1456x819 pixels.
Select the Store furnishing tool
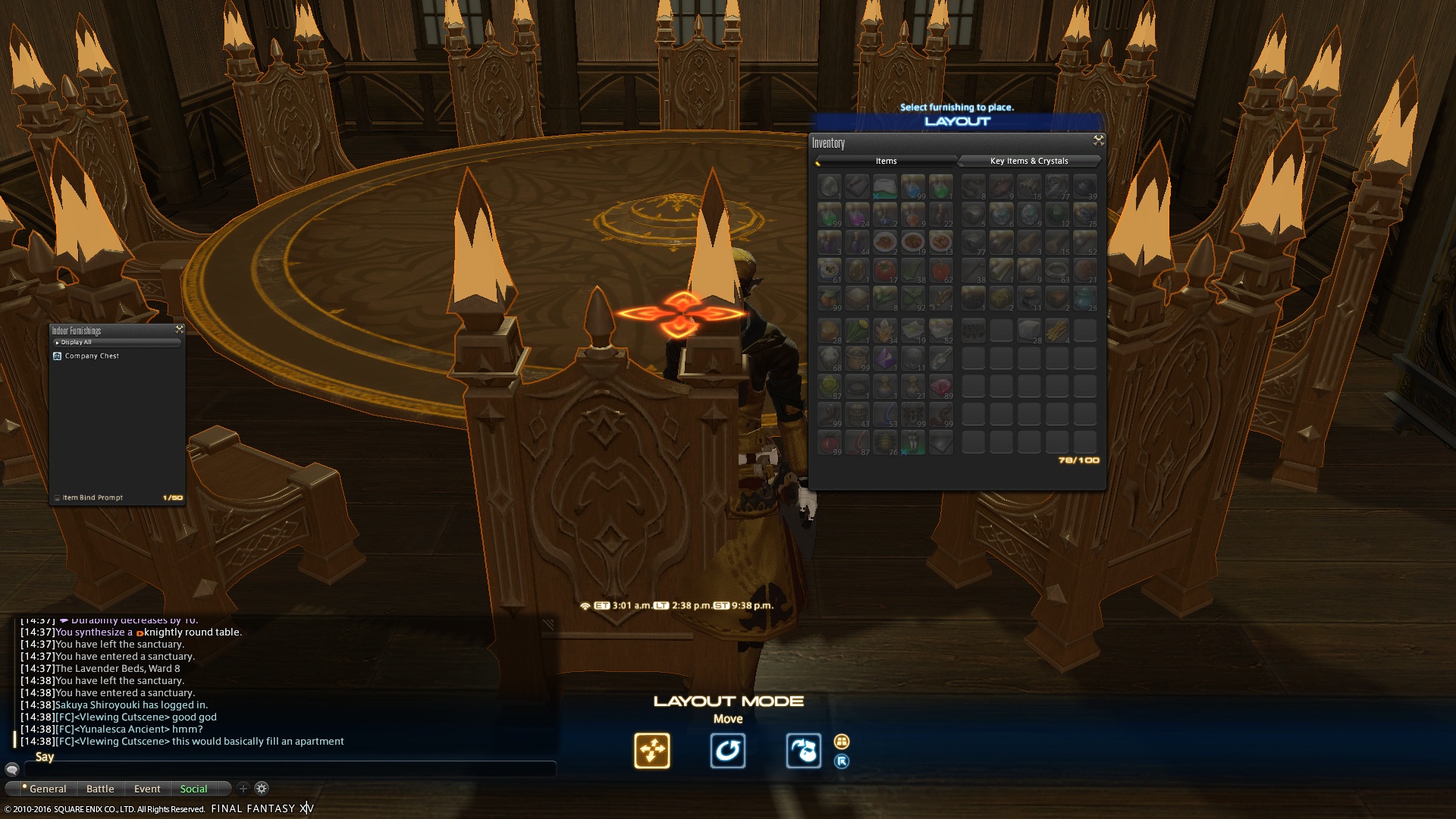[x=802, y=750]
